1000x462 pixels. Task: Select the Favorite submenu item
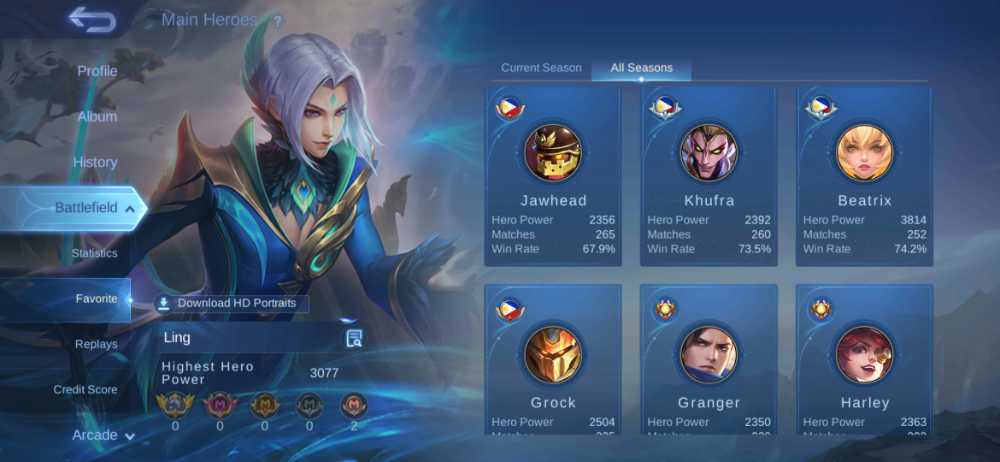(96, 299)
